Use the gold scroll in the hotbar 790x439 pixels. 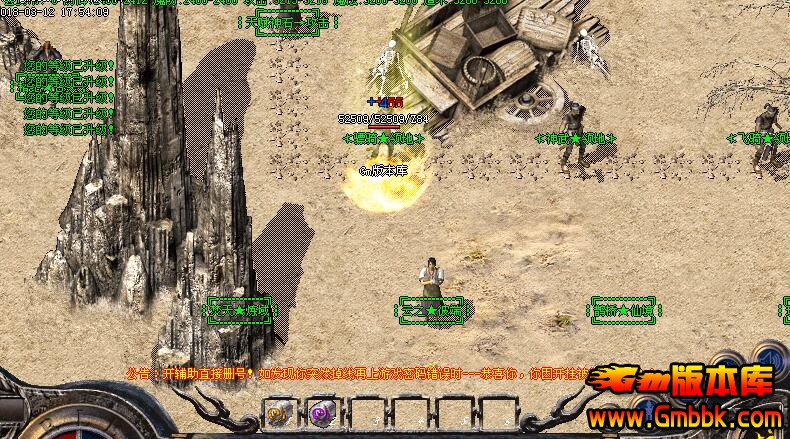point(278,412)
